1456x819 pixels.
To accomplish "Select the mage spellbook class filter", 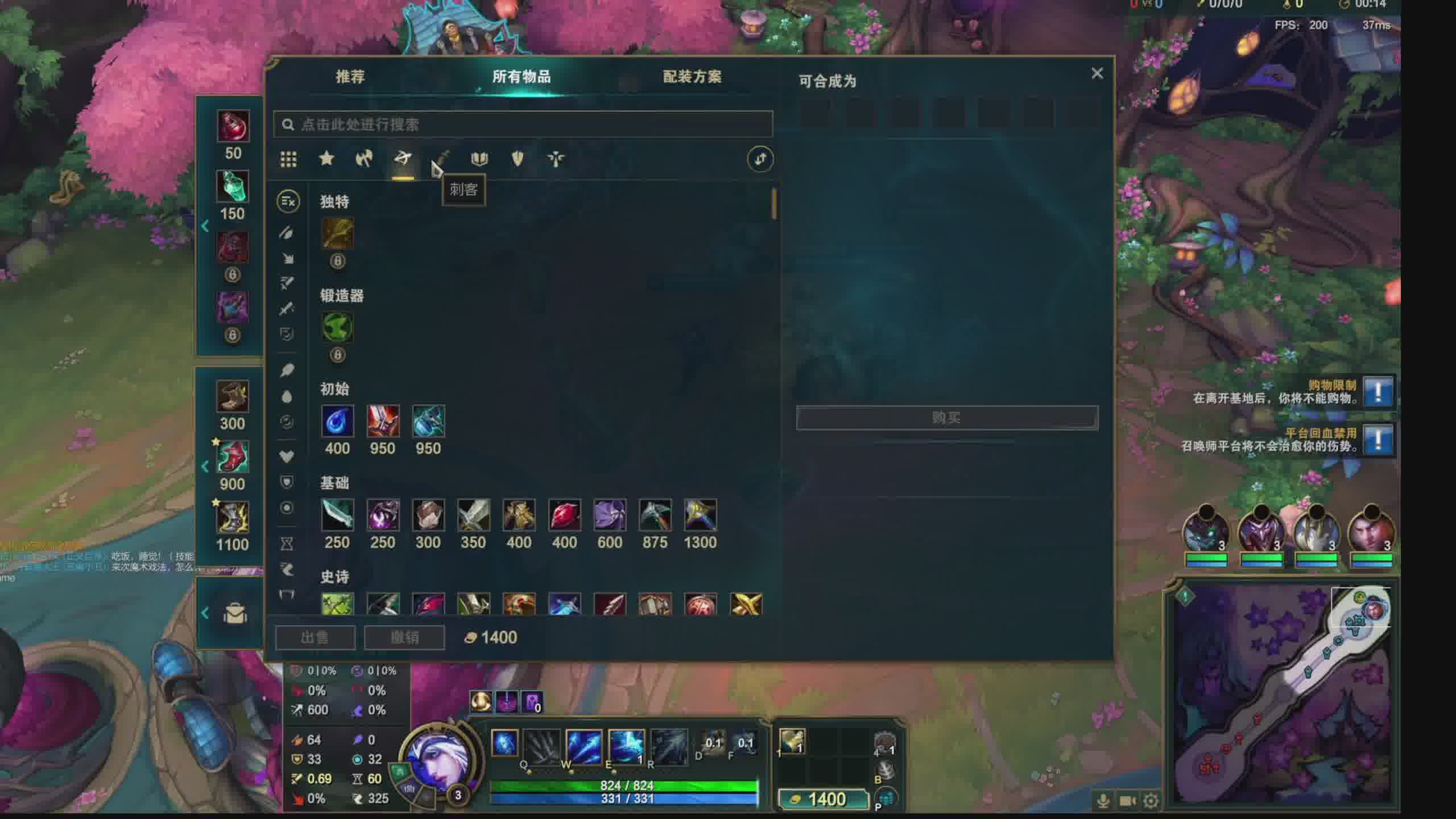I will coord(479,159).
